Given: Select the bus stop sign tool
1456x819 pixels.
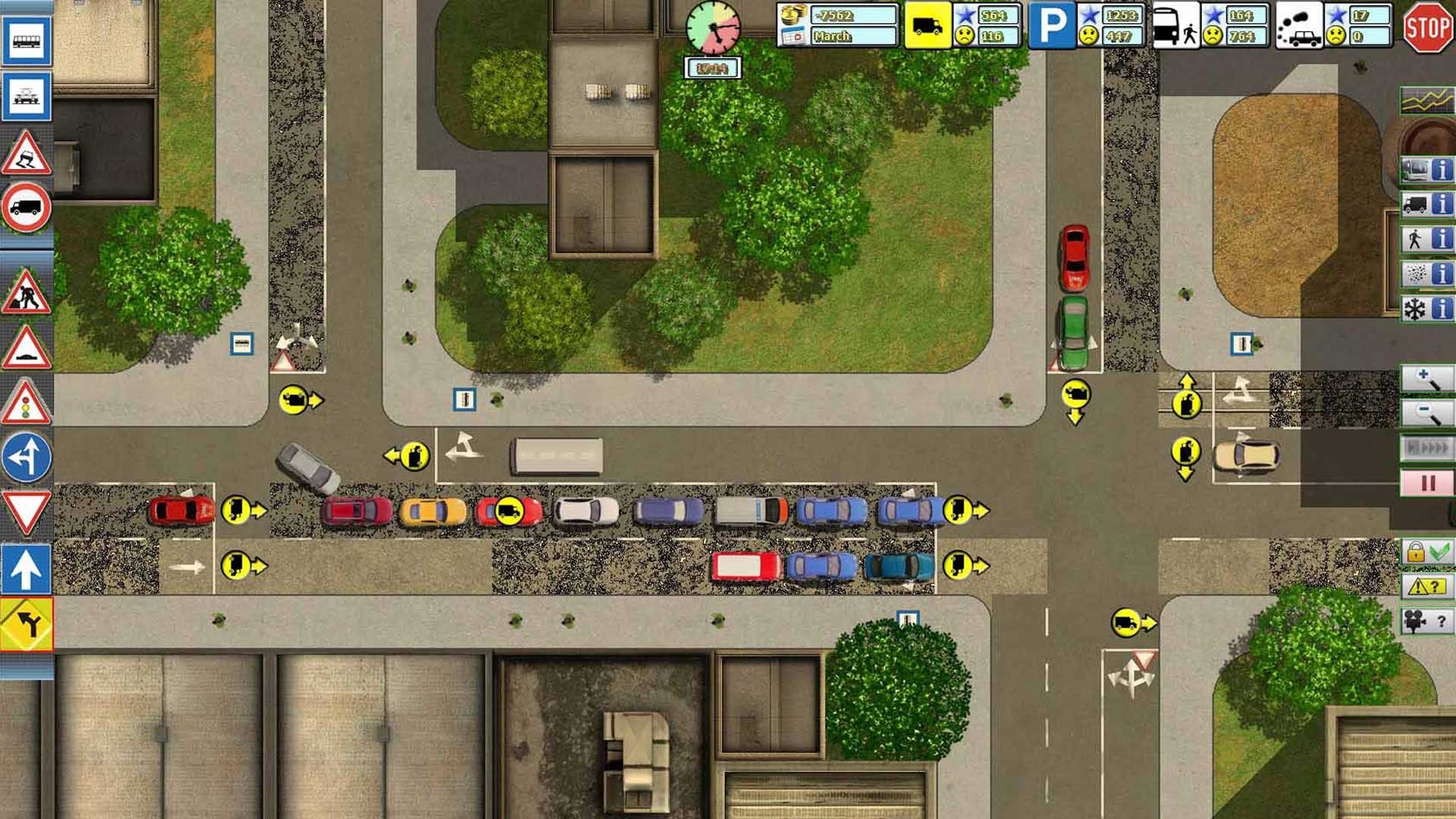Looking at the screenshot, I should (27, 40).
